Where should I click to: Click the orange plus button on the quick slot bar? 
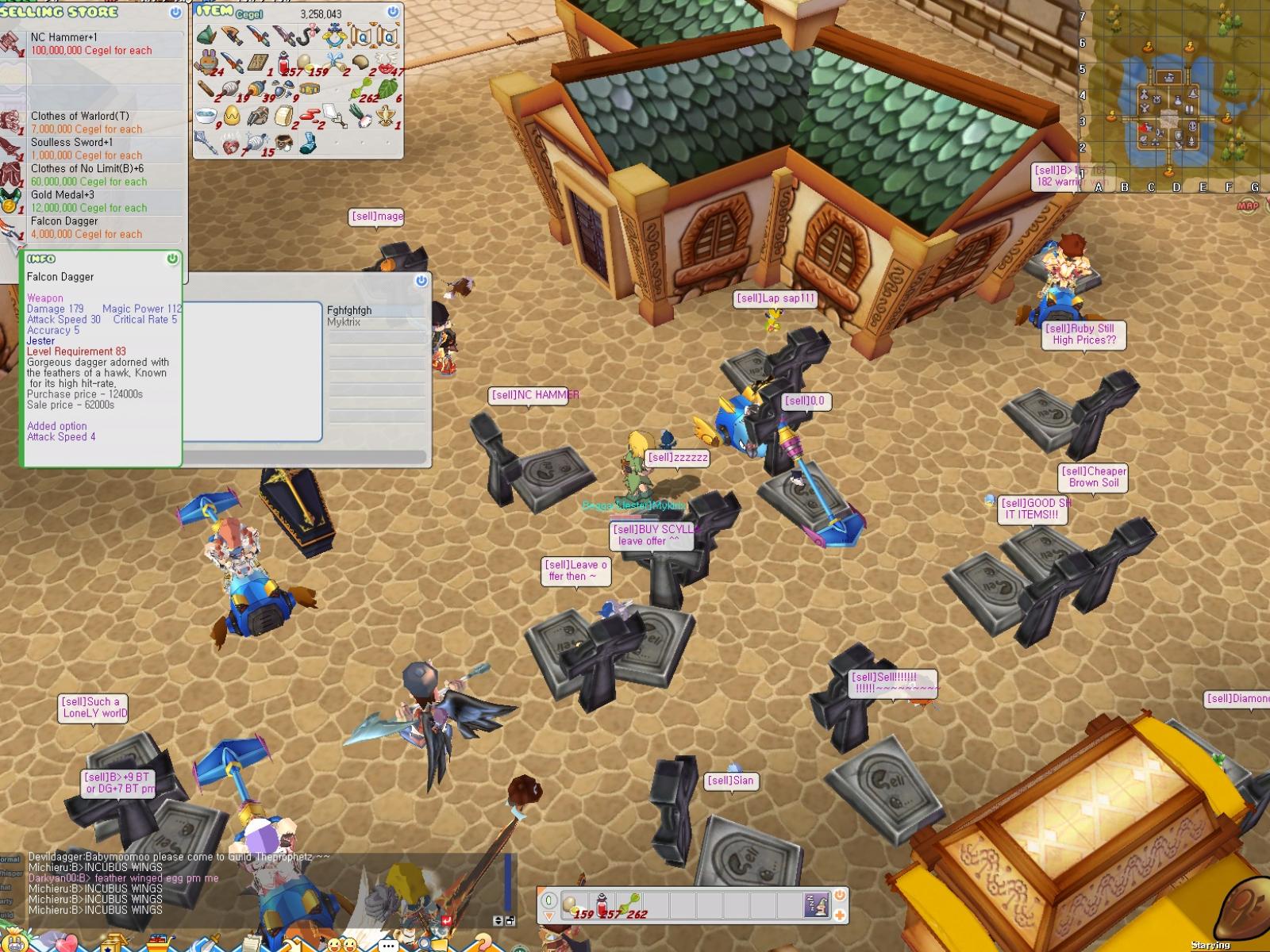840,914
